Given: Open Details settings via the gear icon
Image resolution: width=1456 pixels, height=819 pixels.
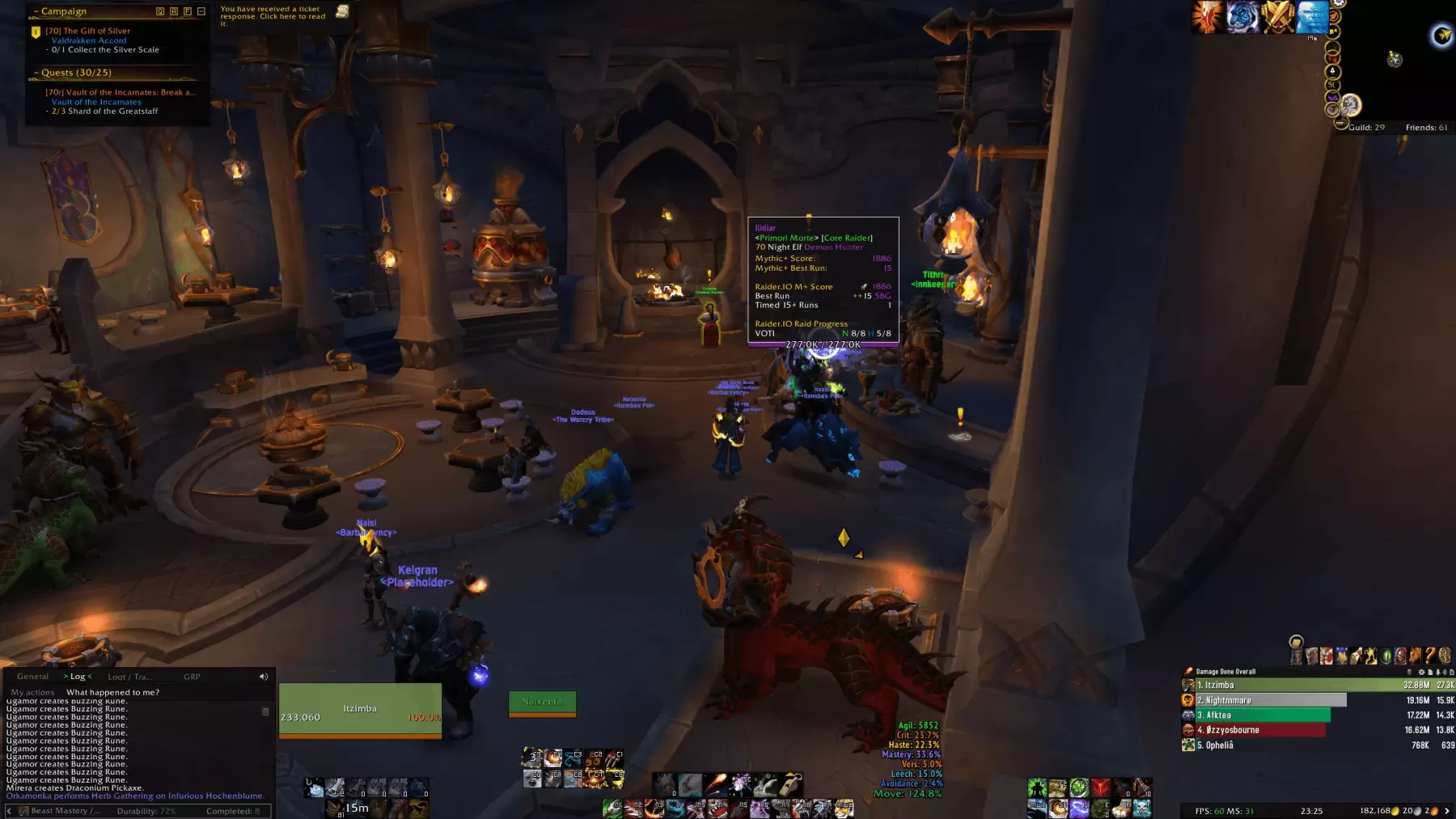Looking at the screenshot, I should pos(1422,673).
